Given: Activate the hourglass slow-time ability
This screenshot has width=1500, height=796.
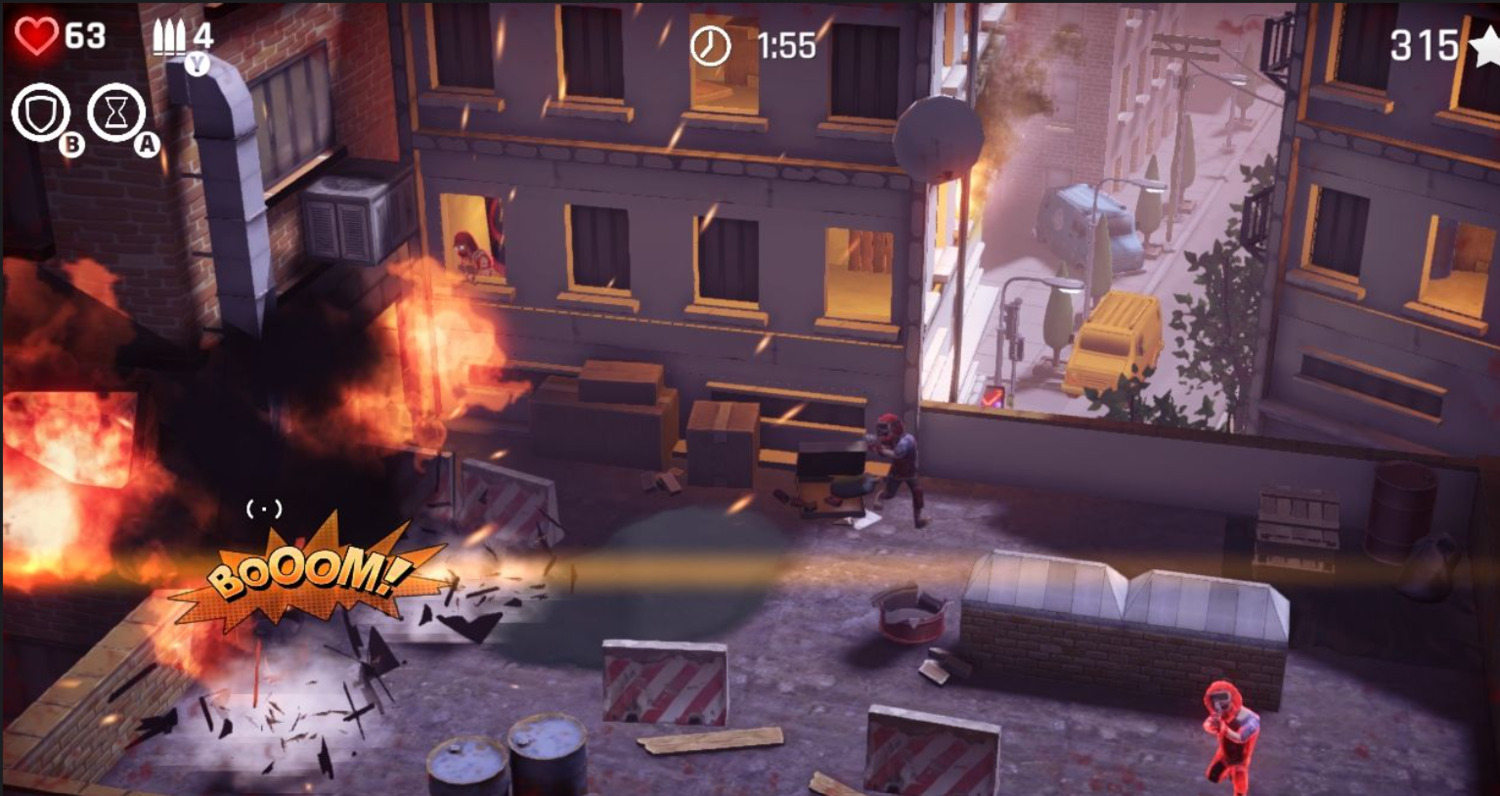Looking at the screenshot, I should click(x=116, y=112).
